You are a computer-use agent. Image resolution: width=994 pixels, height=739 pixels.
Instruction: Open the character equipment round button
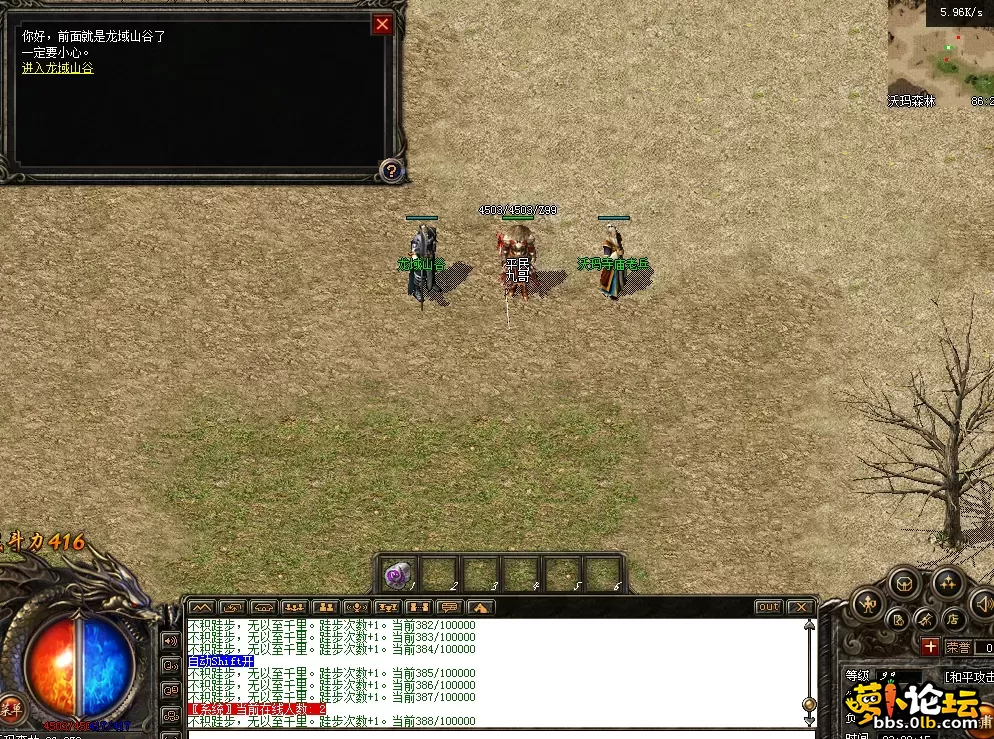coord(866,603)
